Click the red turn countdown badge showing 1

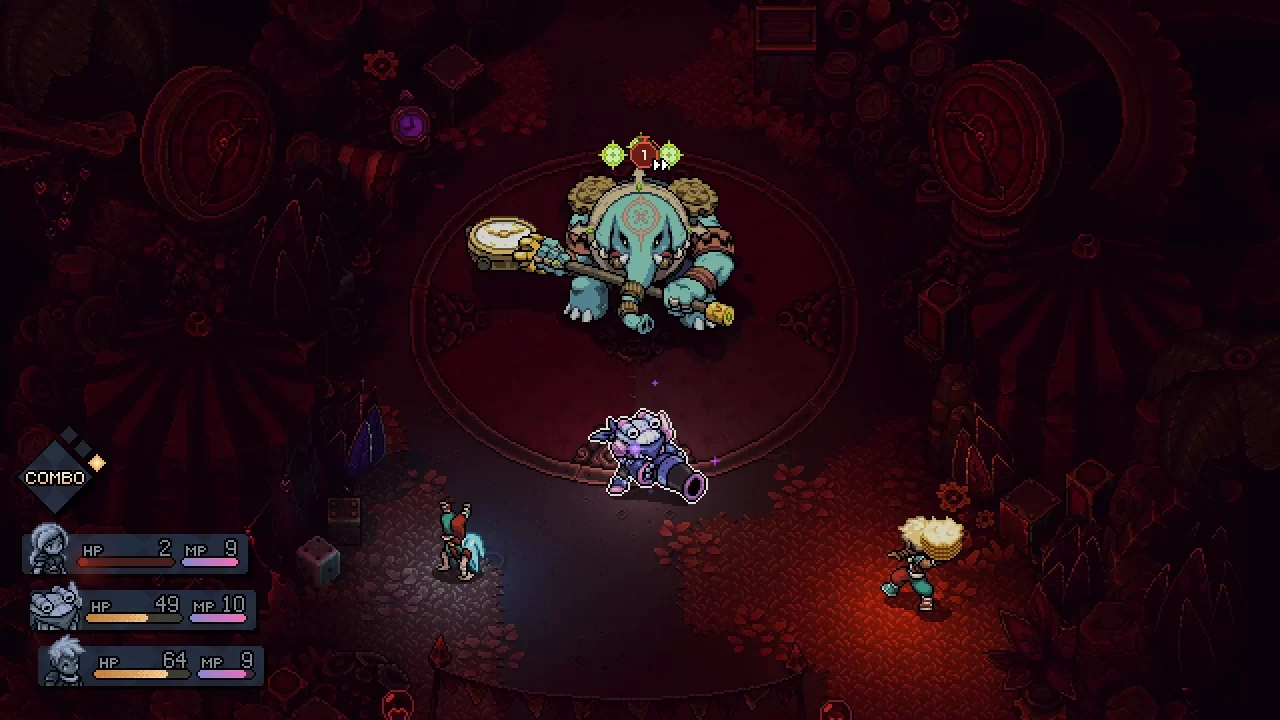[x=644, y=153]
